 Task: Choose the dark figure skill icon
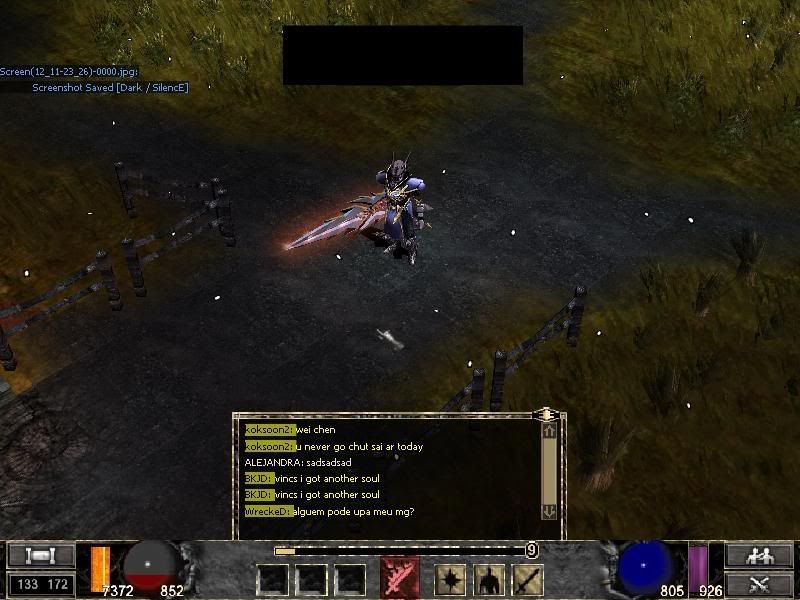(488, 579)
